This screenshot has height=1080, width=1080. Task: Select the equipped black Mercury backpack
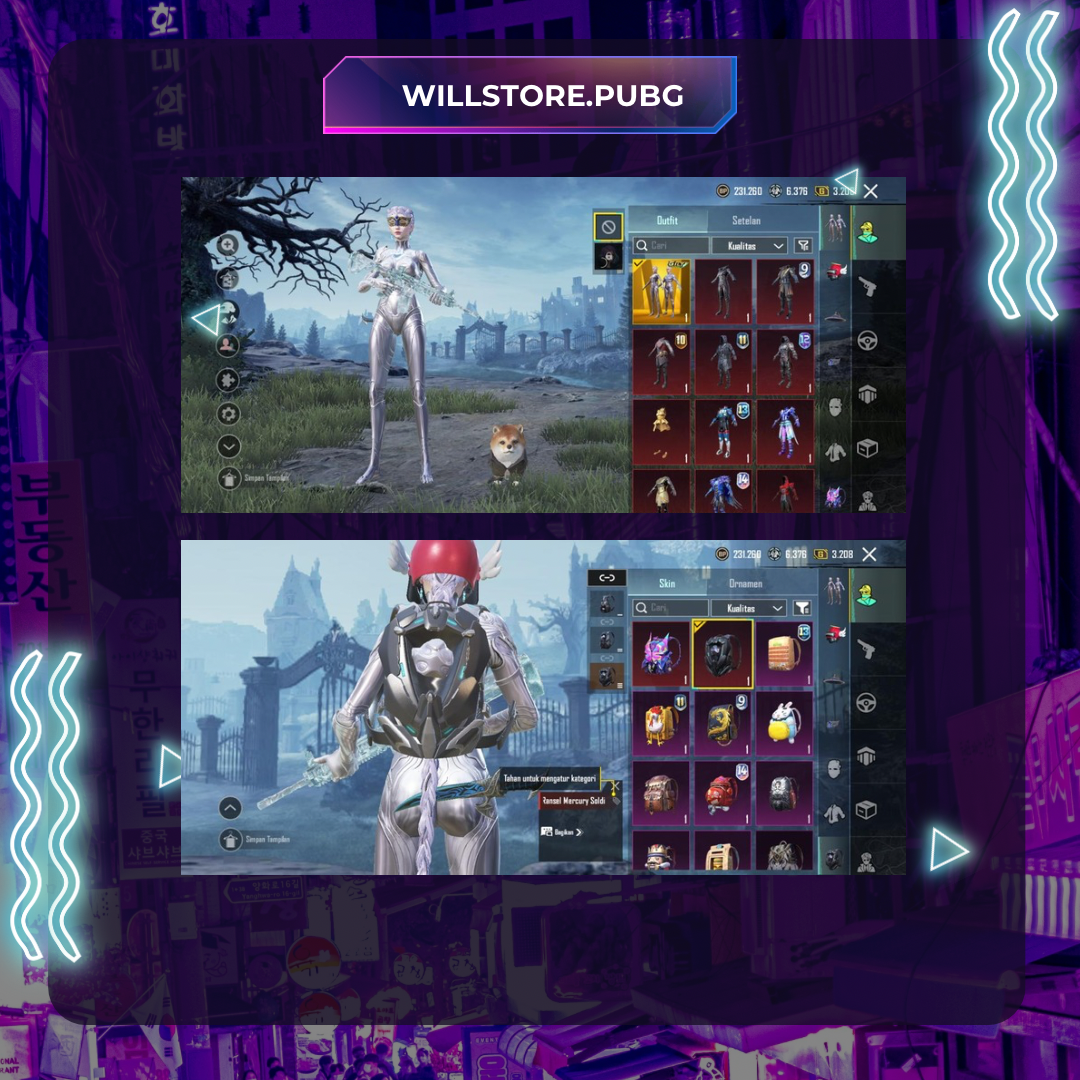[723, 654]
